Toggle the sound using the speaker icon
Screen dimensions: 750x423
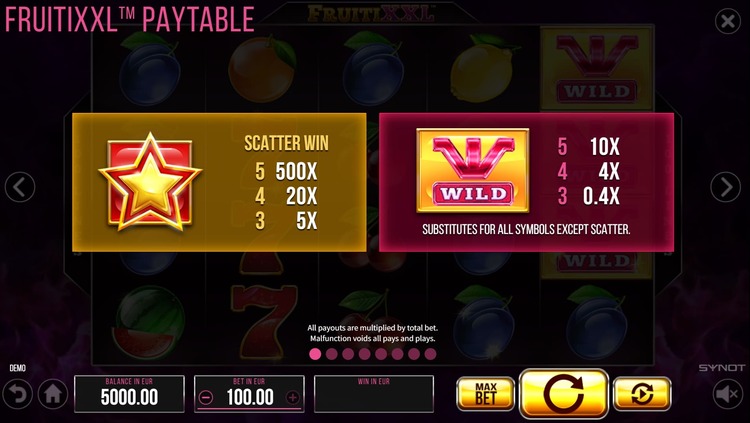[x=728, y=395]
